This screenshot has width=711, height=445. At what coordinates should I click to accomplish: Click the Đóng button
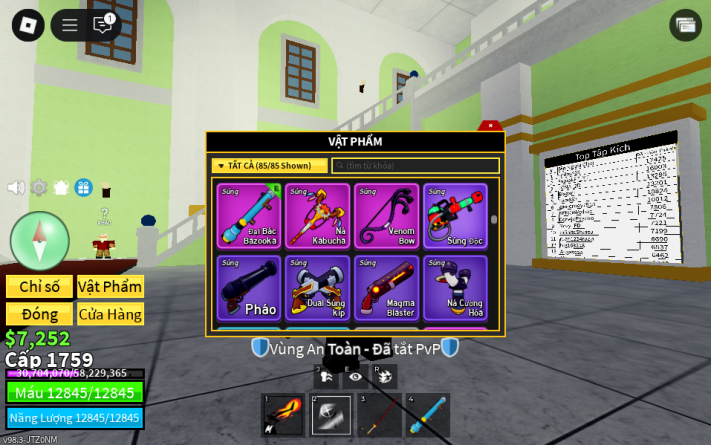(40, 314)
